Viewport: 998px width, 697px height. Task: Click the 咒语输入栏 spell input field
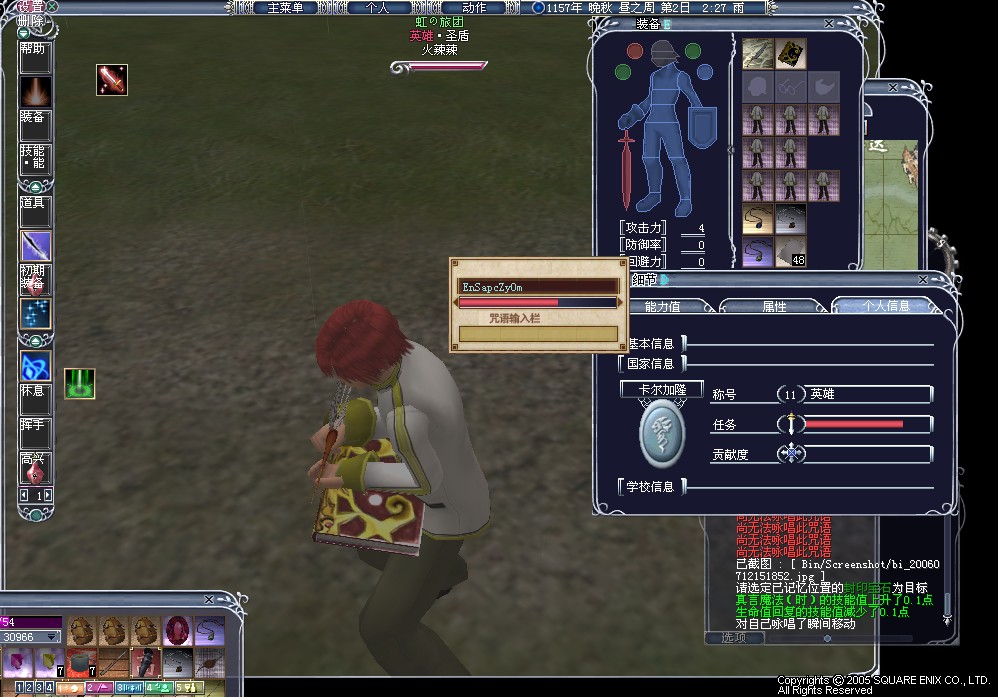click(538, 334)
